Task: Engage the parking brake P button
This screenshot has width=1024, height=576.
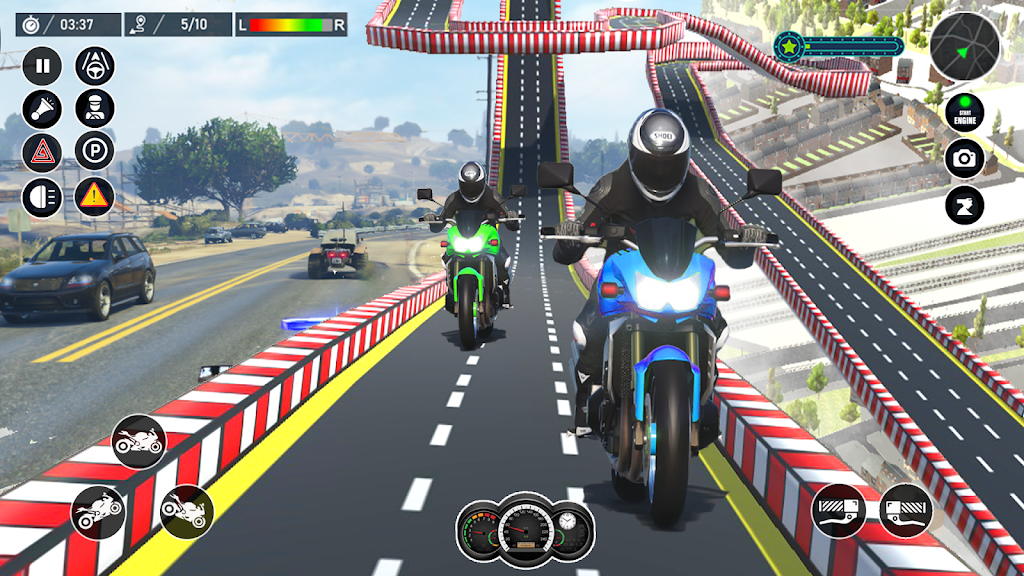Action: tap(95, 153)
